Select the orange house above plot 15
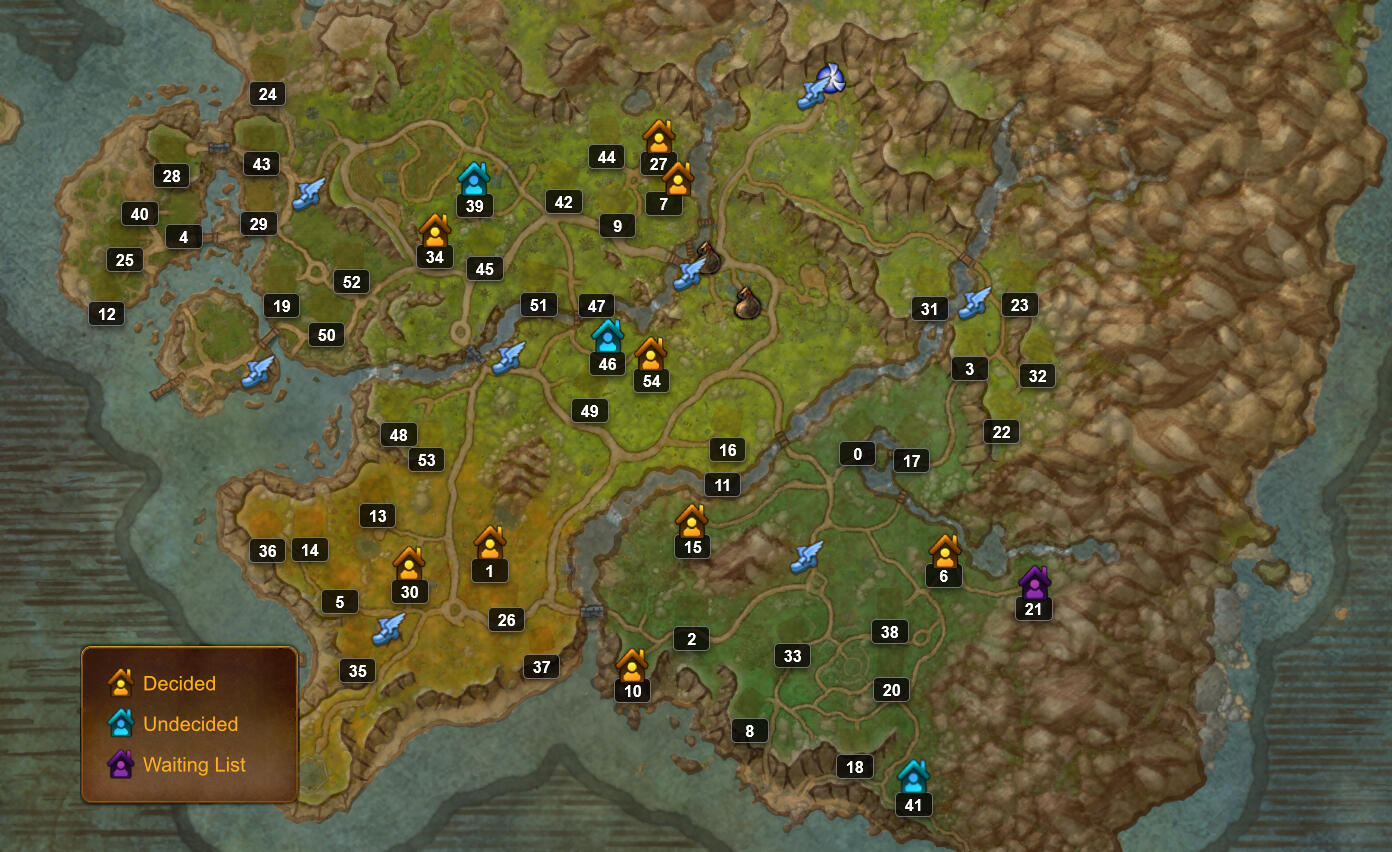1392x852 pixels. tap(692, 519)
